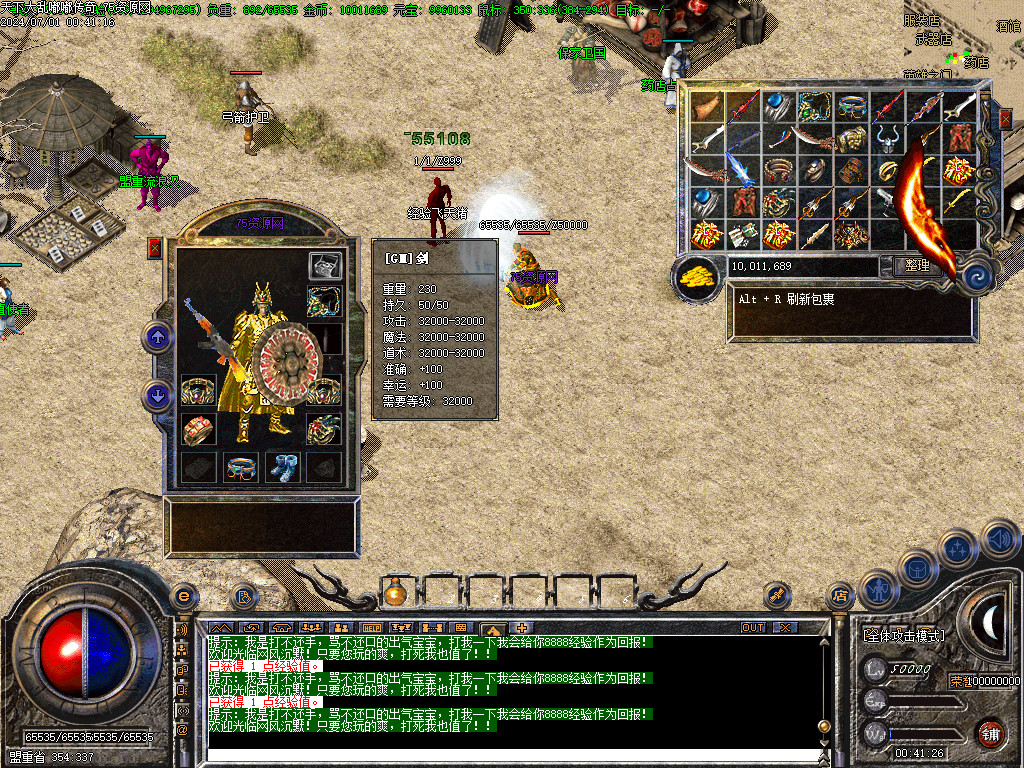Click the gold coins pile icon
The image size is (1024, 768).
pyautogui.click(x=698, y=279)
